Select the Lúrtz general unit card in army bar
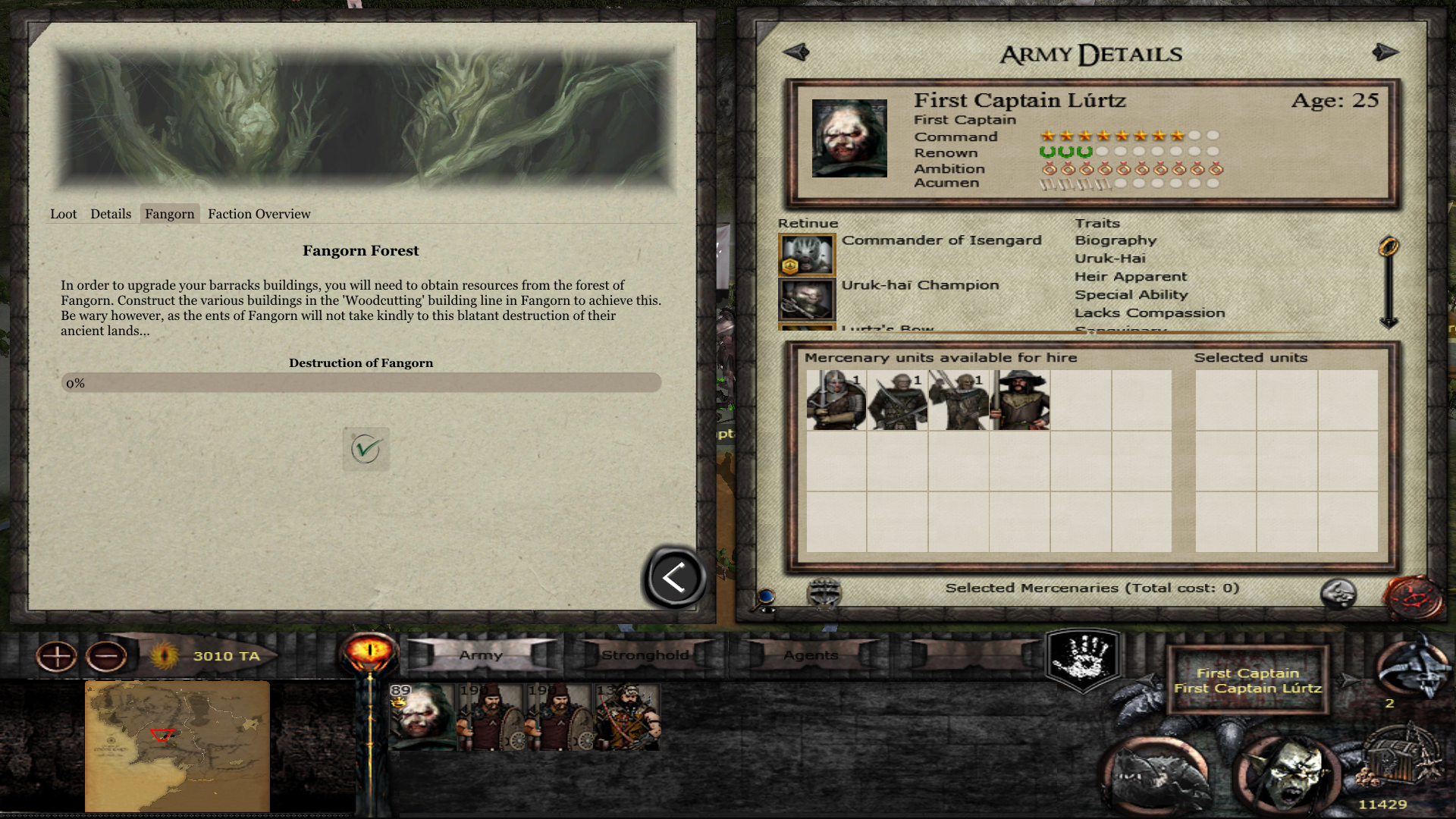This screenshot has width=1456, height=819. (422, 717)
